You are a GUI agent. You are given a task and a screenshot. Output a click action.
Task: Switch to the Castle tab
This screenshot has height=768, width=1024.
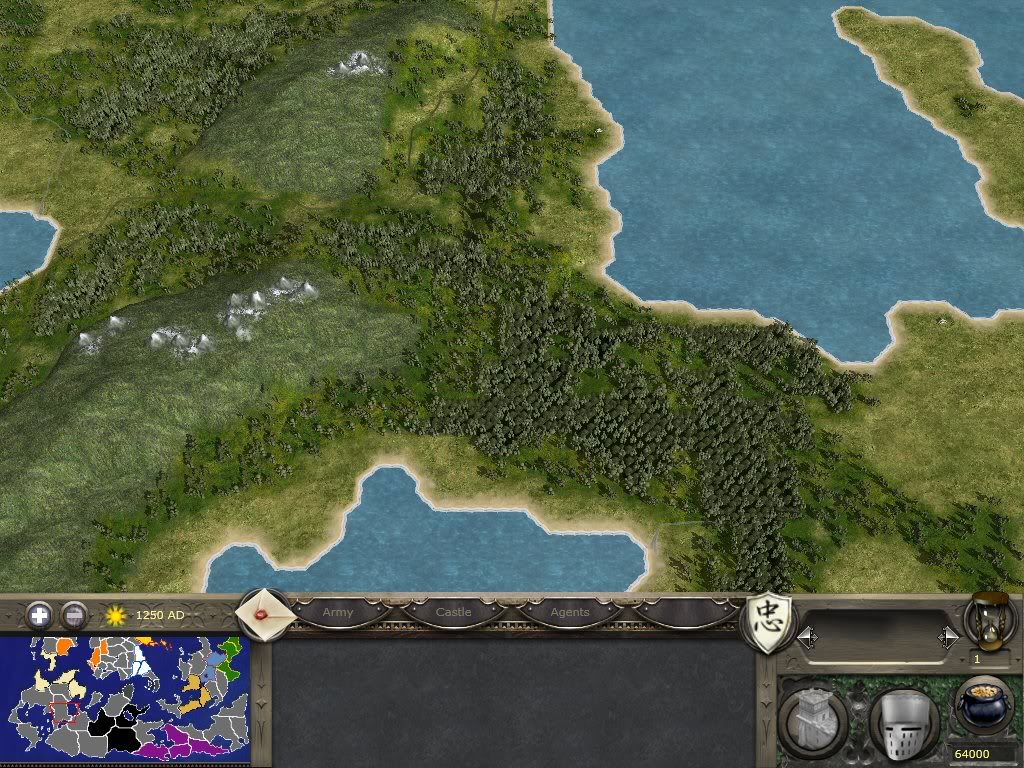453,612
